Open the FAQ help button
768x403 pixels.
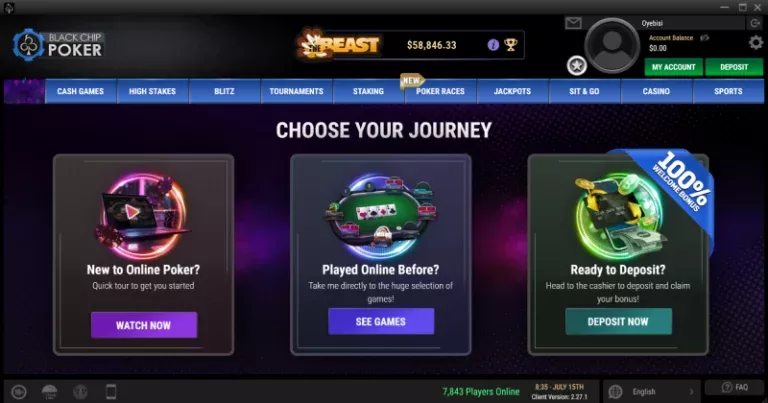[x=734, y=387]
